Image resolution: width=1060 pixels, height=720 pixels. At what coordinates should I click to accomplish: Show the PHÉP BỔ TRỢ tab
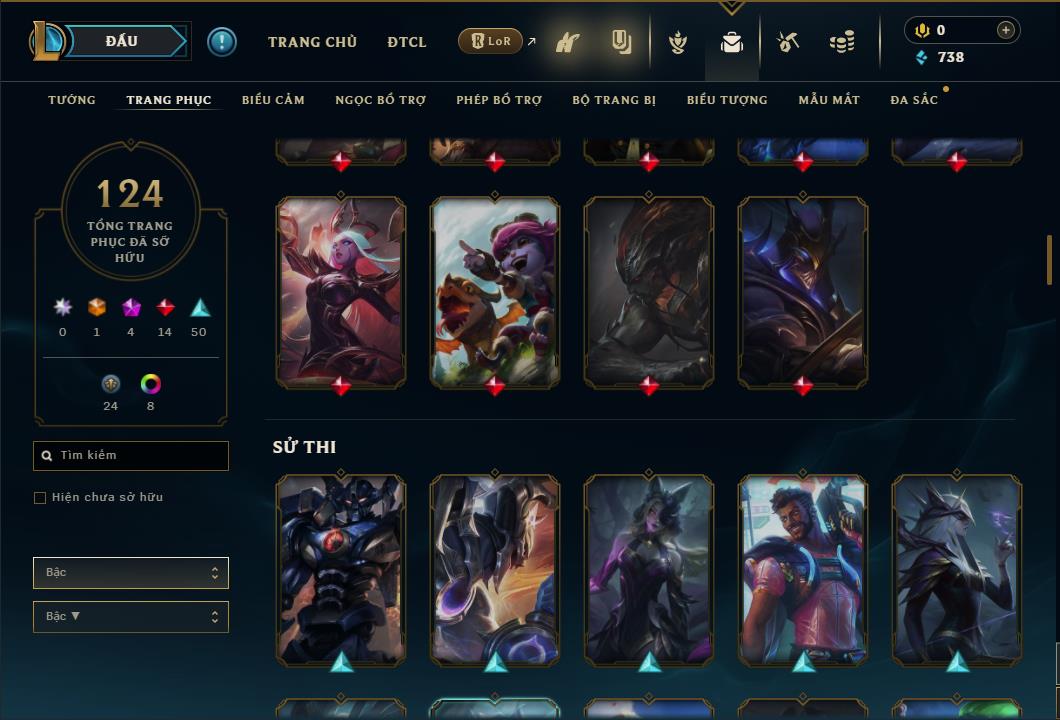(x=499, y=100)
